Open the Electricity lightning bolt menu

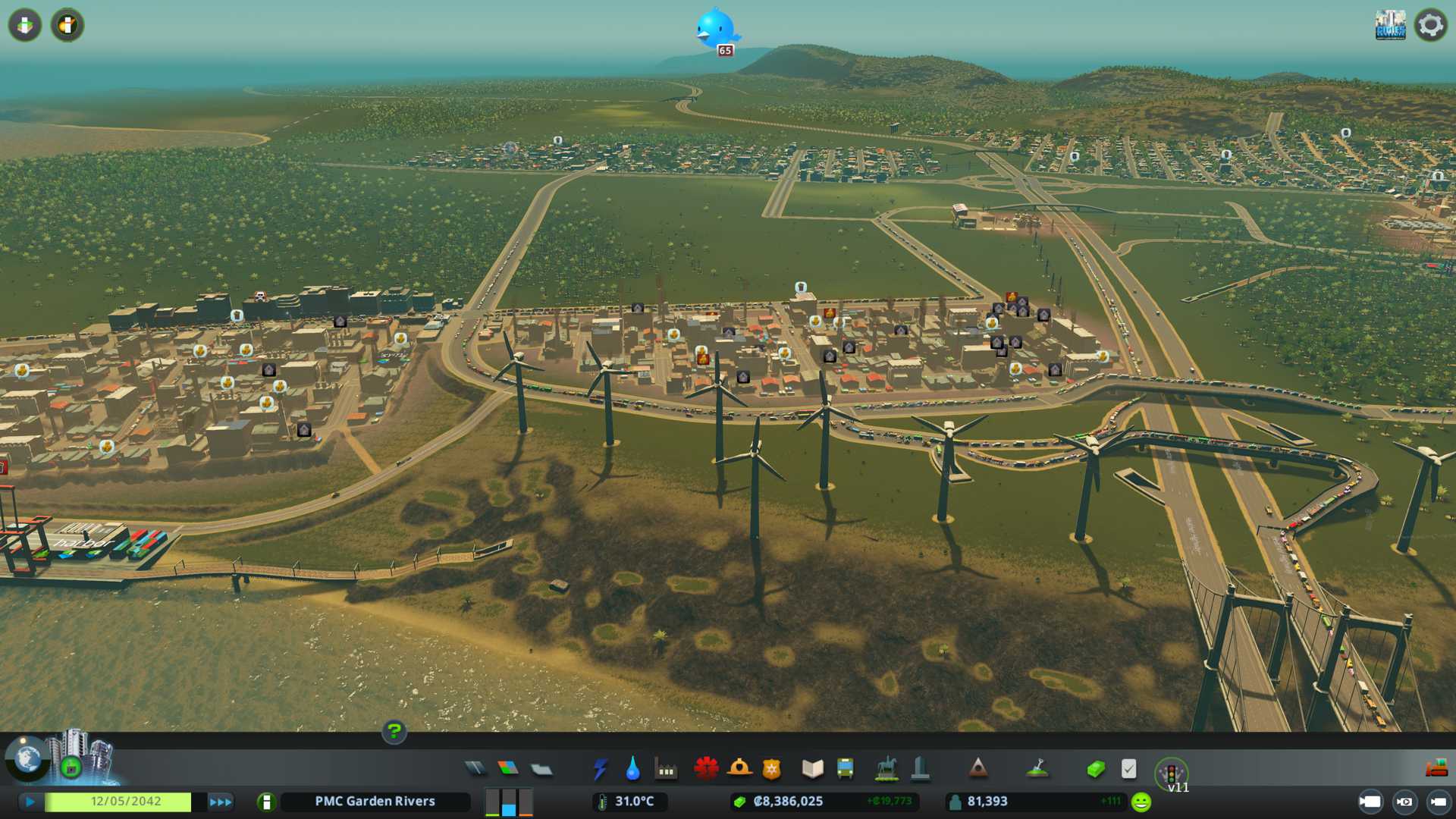click(x=600, y=769)
